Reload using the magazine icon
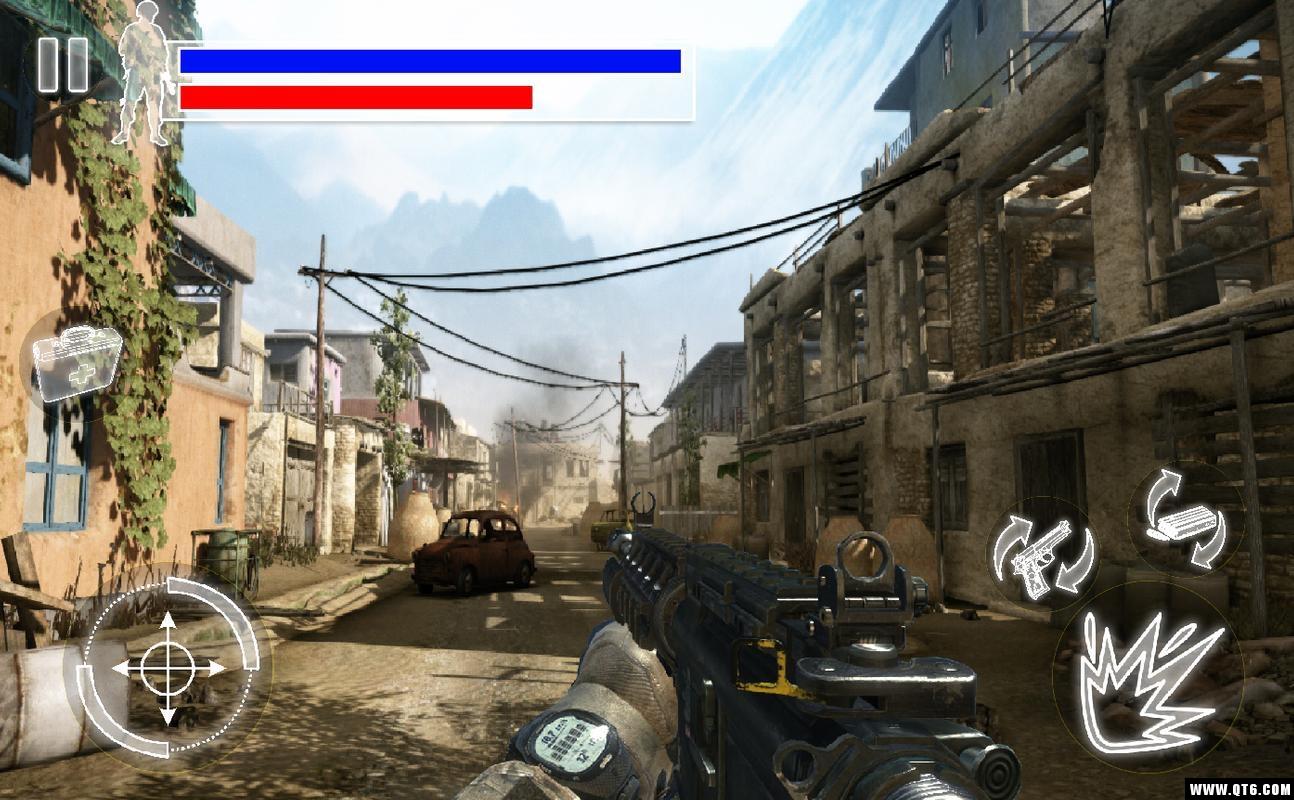 (x=1186, y=520)
